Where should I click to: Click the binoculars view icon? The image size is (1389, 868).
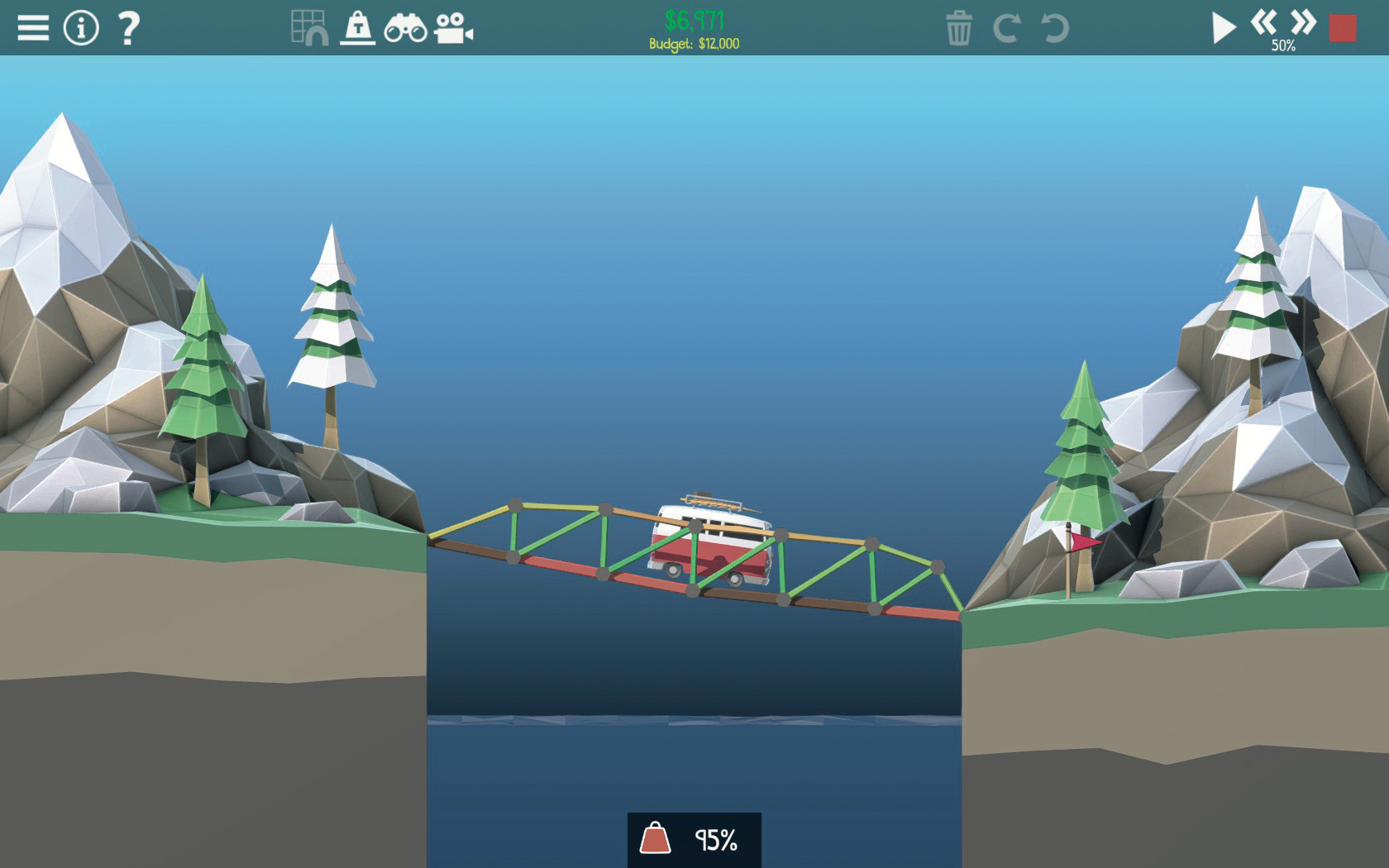tap(405, 28)
